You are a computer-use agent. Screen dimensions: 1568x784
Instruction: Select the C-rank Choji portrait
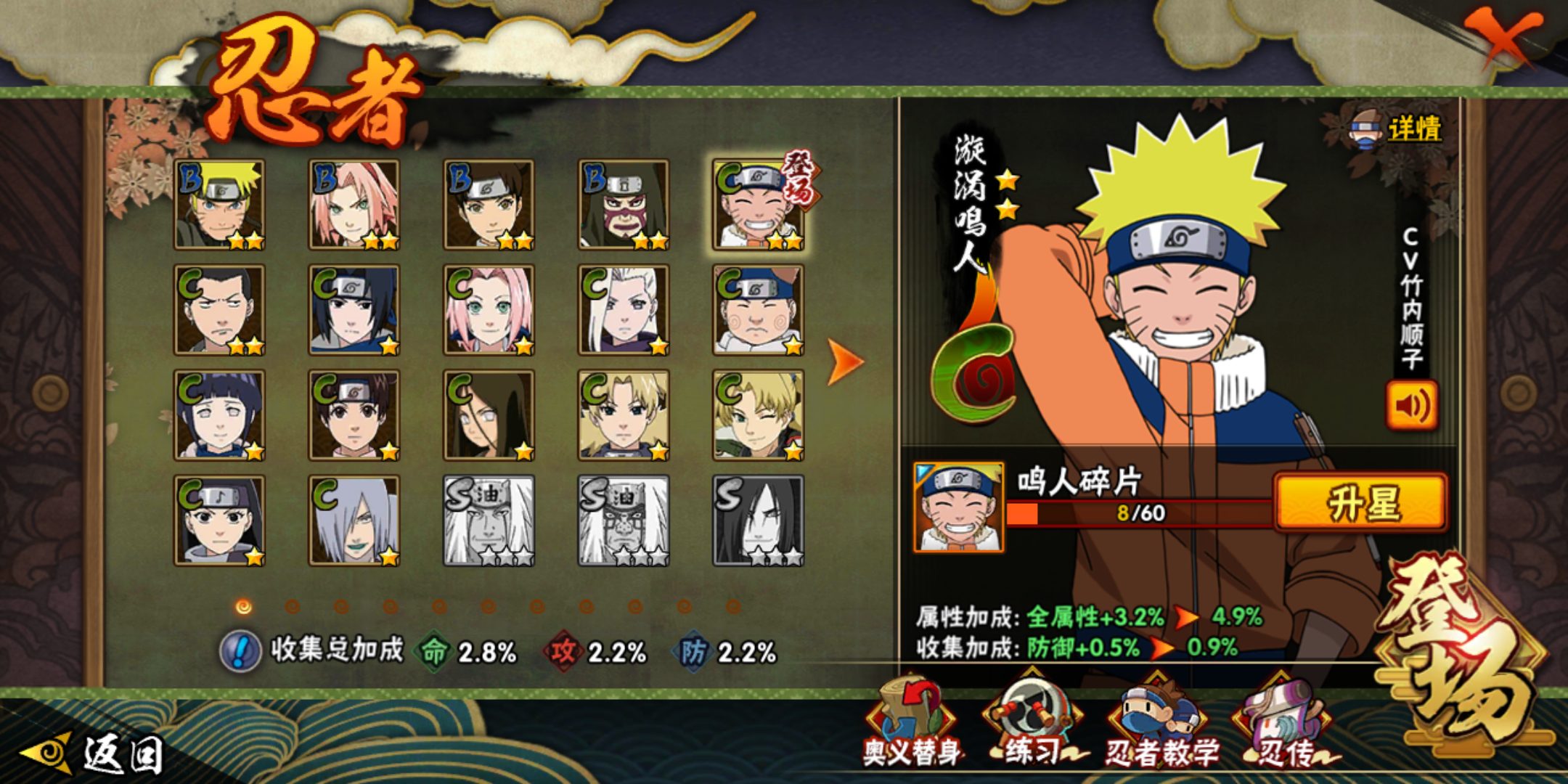coord(758,310)
